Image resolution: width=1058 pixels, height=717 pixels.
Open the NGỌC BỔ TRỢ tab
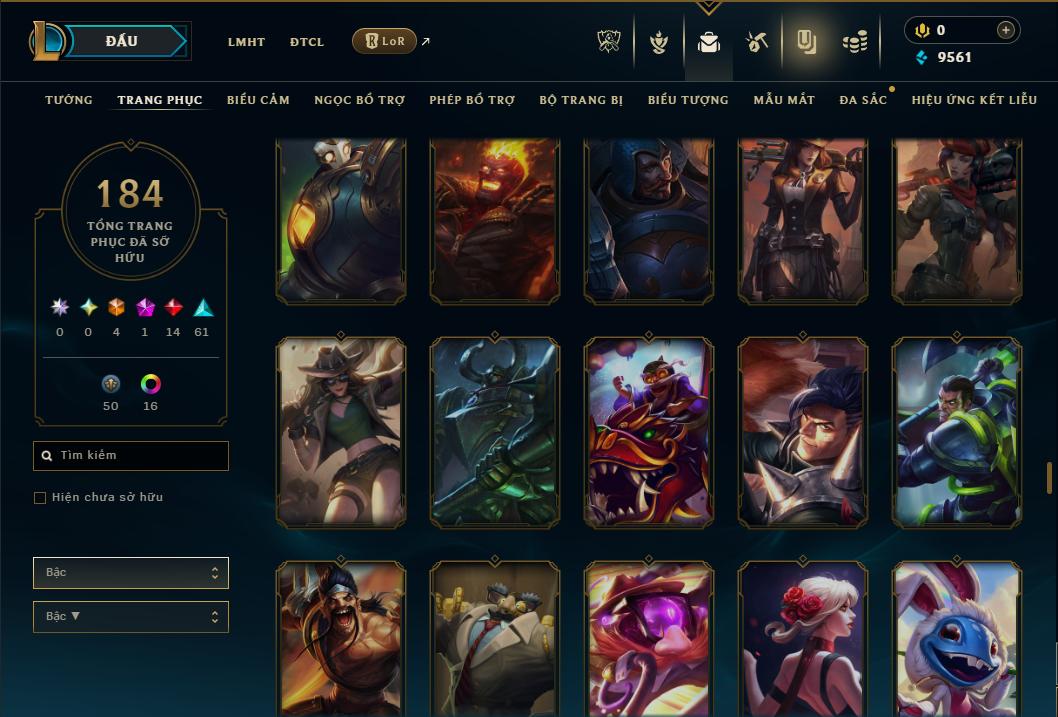[359, 100]
